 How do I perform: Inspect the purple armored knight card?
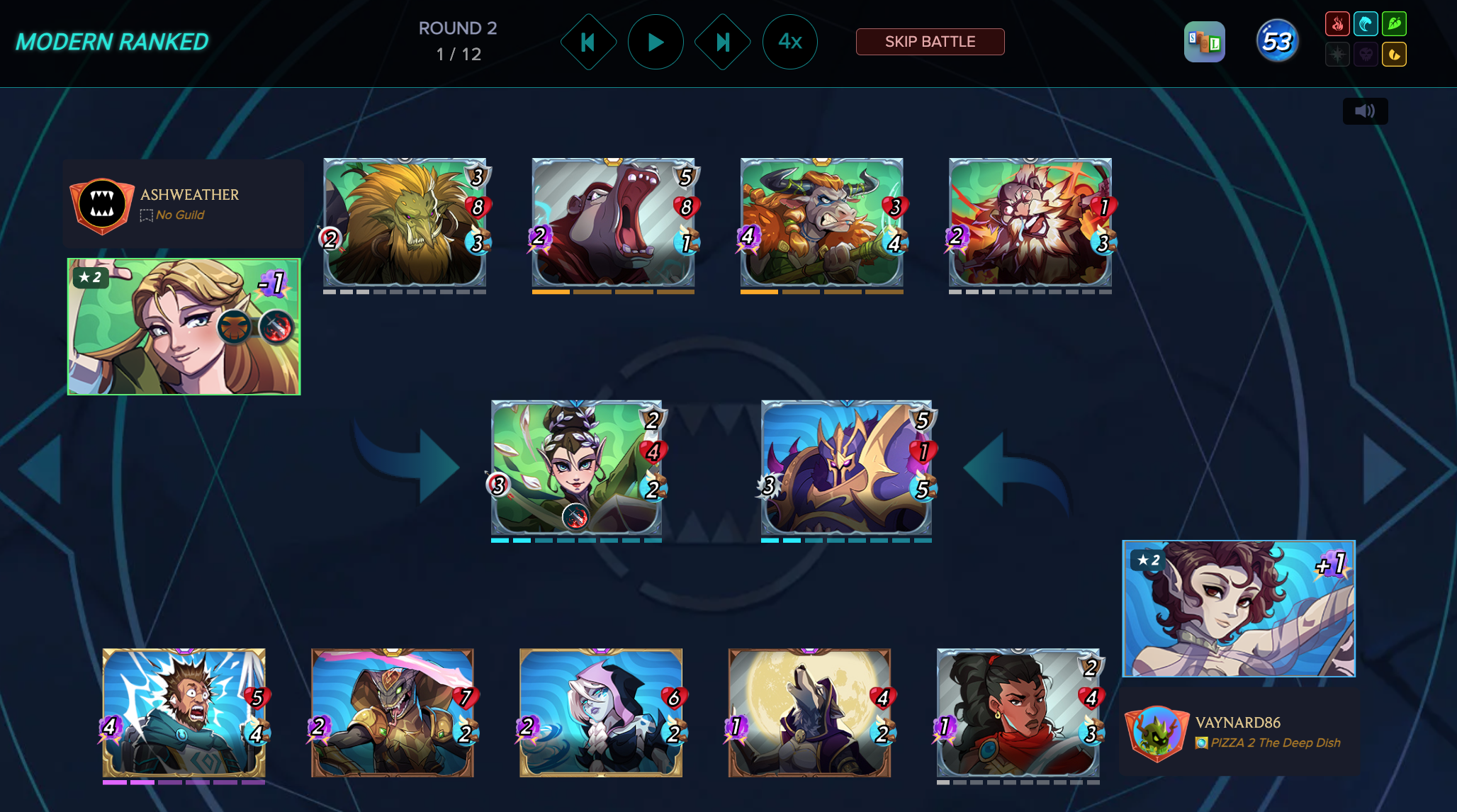point(846,468)
